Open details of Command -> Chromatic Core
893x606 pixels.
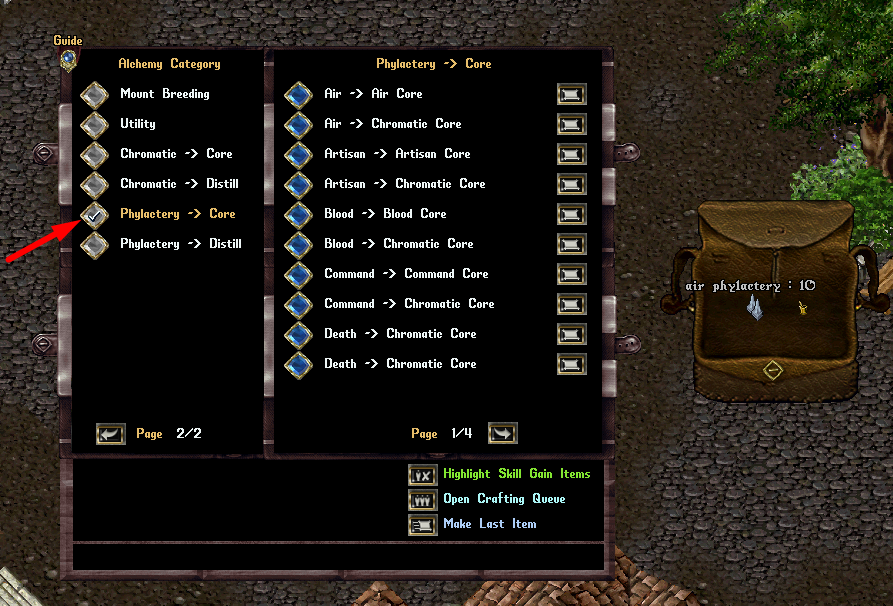[x=571, y=304]
